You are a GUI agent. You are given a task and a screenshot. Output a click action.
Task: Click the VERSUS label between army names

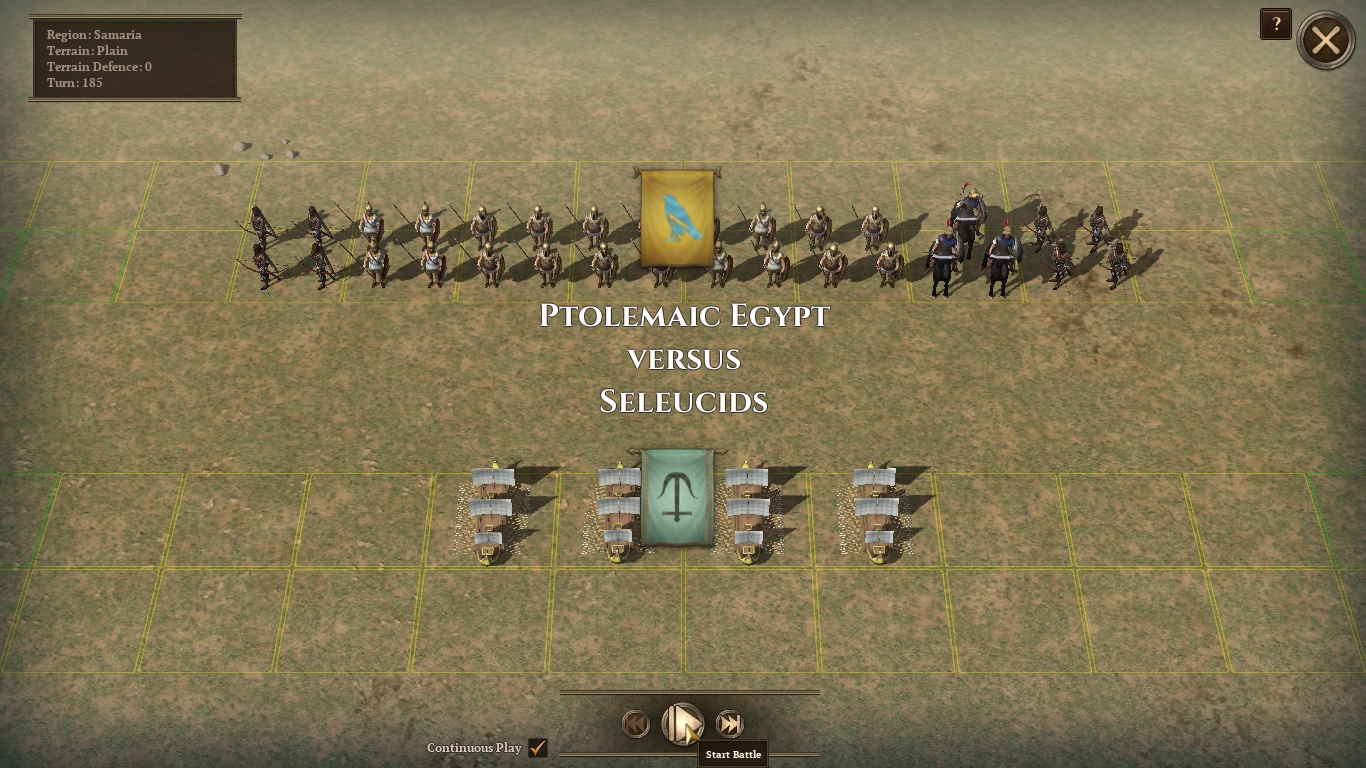(683, 359)
